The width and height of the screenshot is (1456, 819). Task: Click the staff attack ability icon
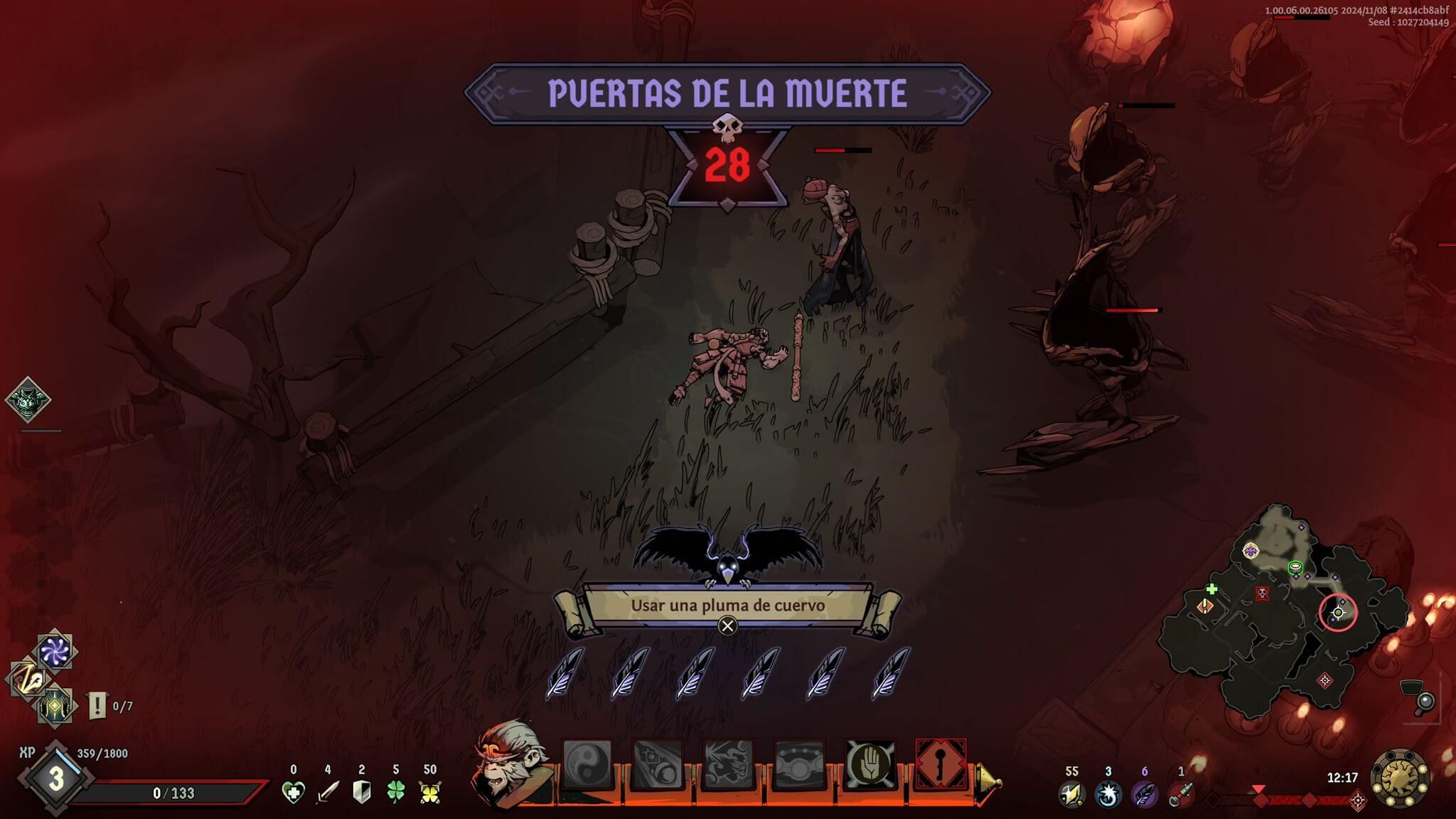point(657,764)
